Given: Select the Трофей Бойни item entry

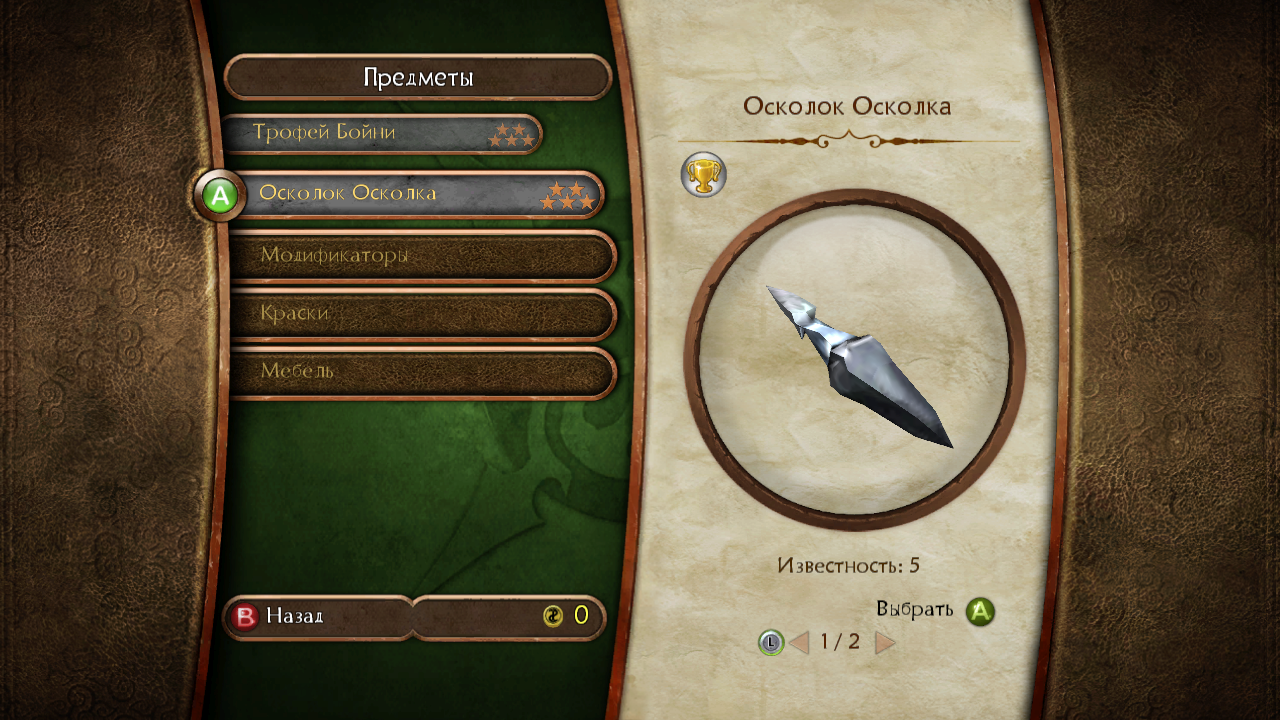Looking at the screenshot, I should coord(380,134).
